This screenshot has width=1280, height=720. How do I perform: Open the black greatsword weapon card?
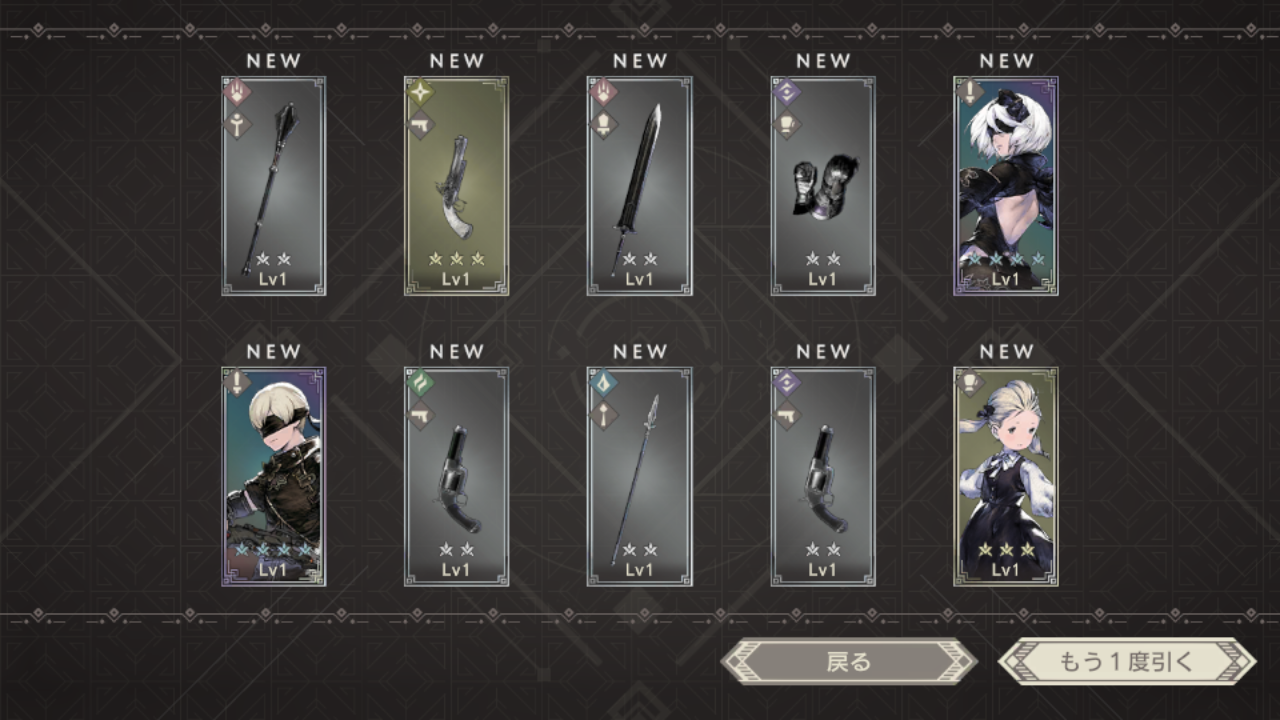click(639, 186)
